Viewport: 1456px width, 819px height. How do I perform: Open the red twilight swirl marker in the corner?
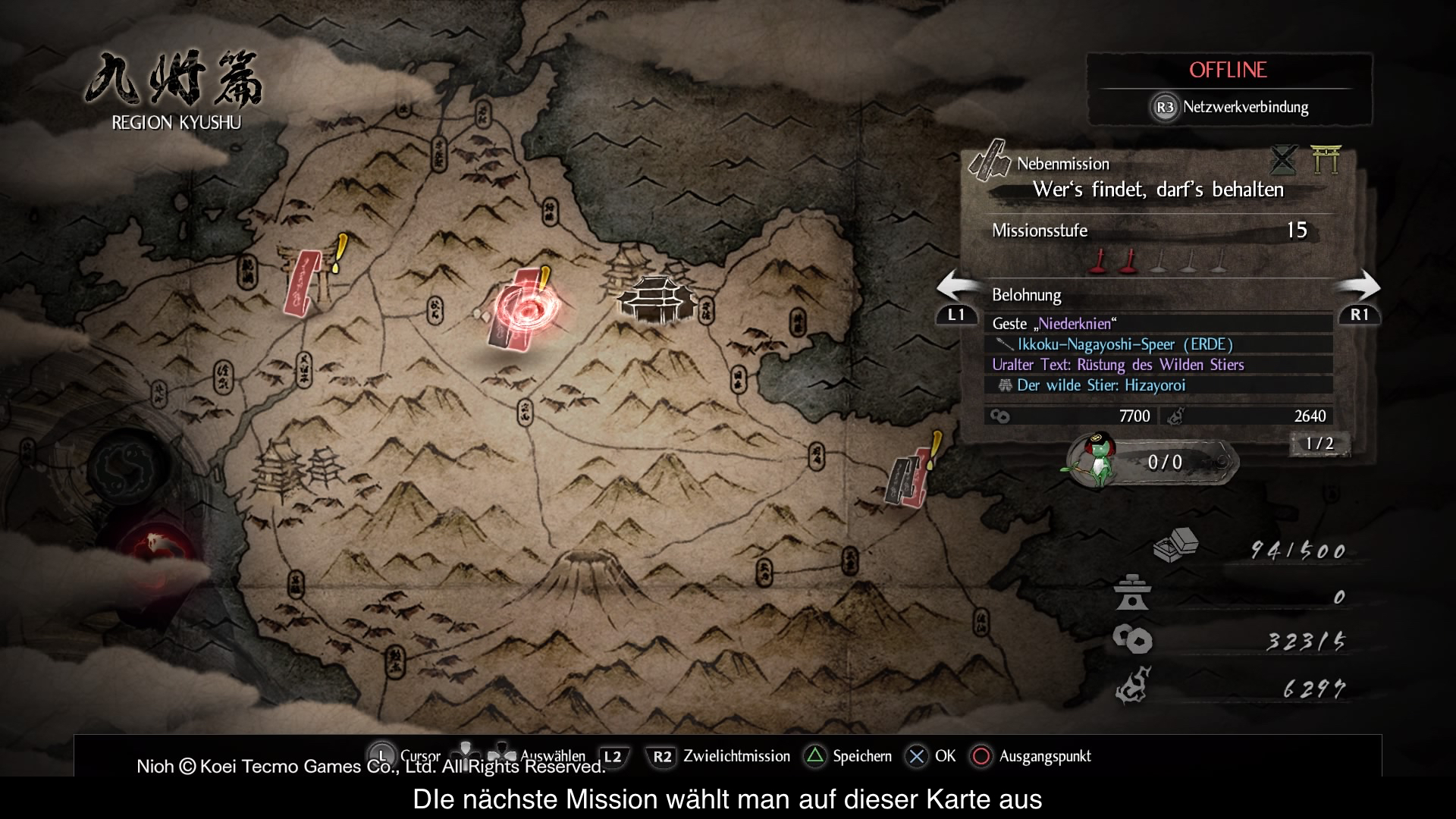click(x=155, y=544)
